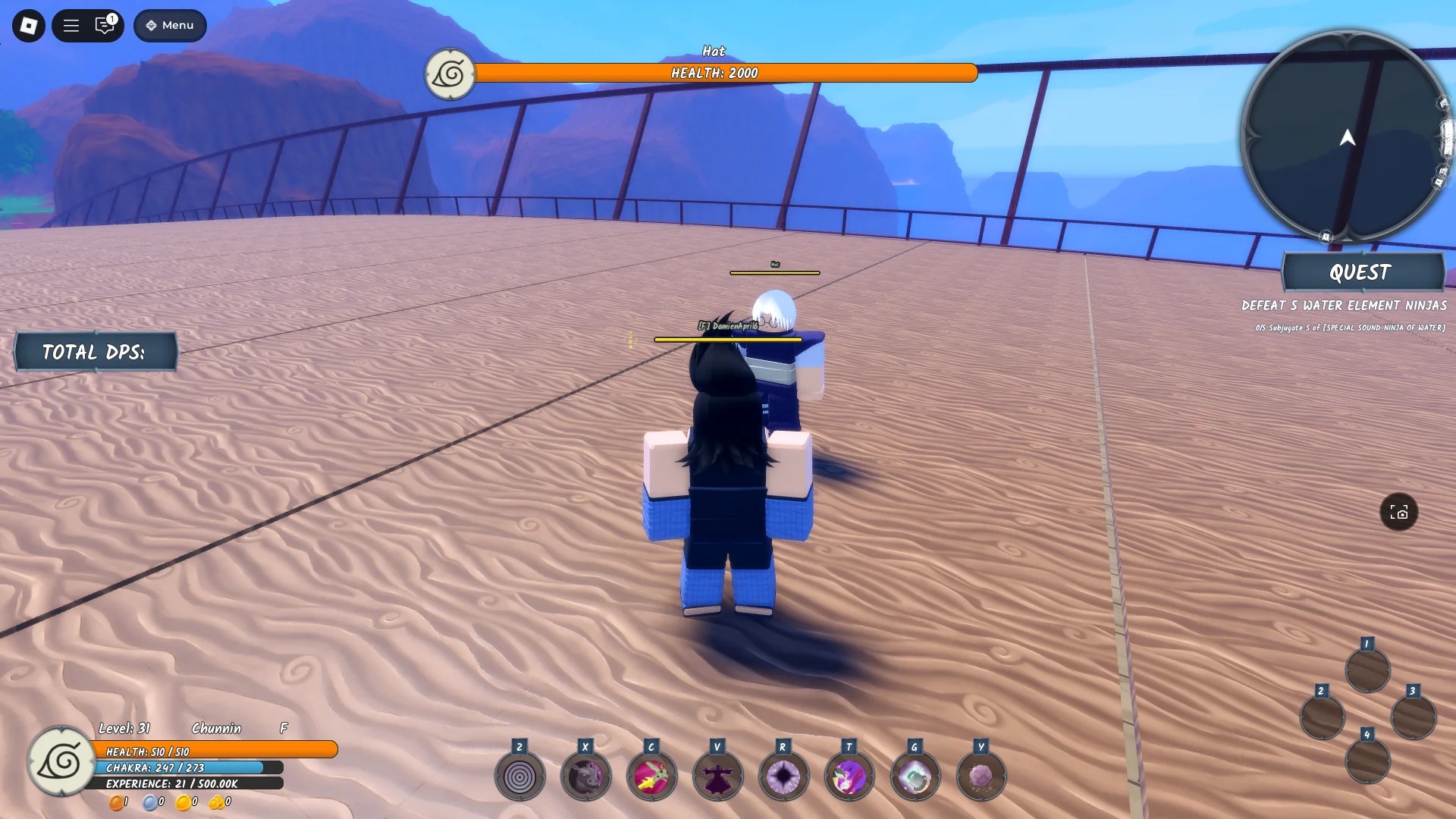
Task: Activate the X boar summon ability
Action: [585, 775]
